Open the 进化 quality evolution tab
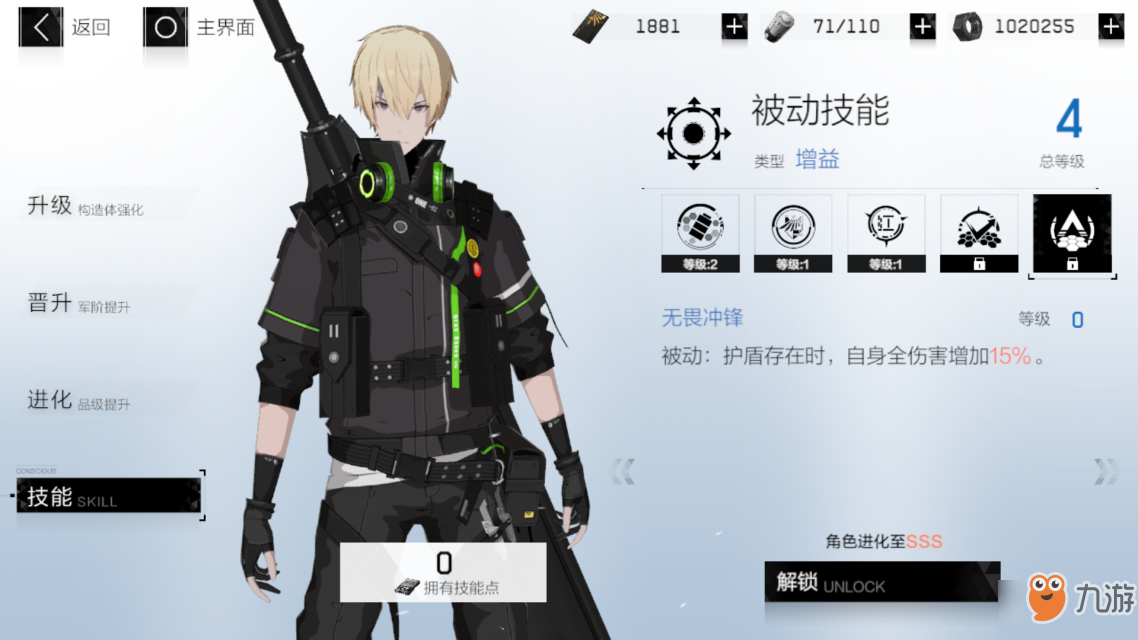 click(80, 402)
